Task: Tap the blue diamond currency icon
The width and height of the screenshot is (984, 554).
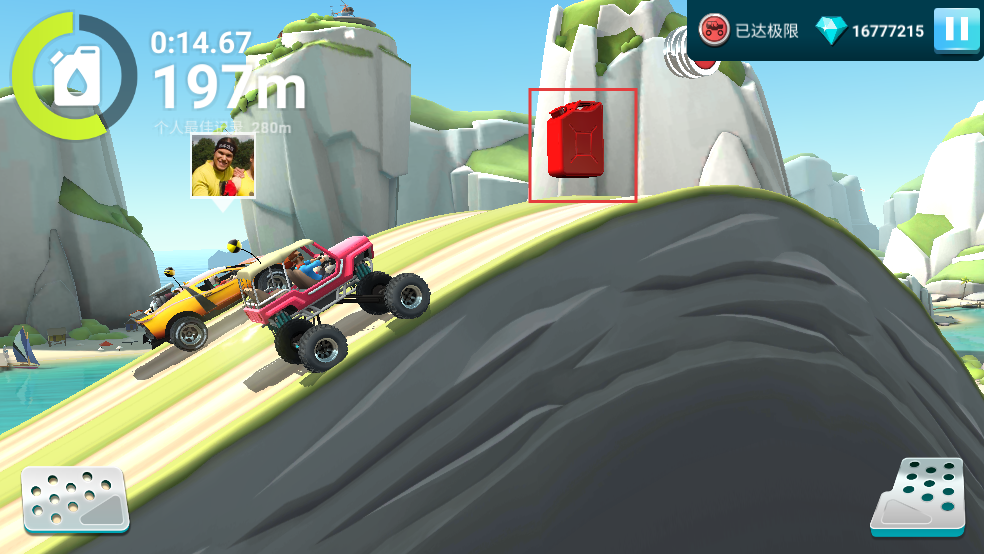Action: pyautogui.click(x=830, y=31)
